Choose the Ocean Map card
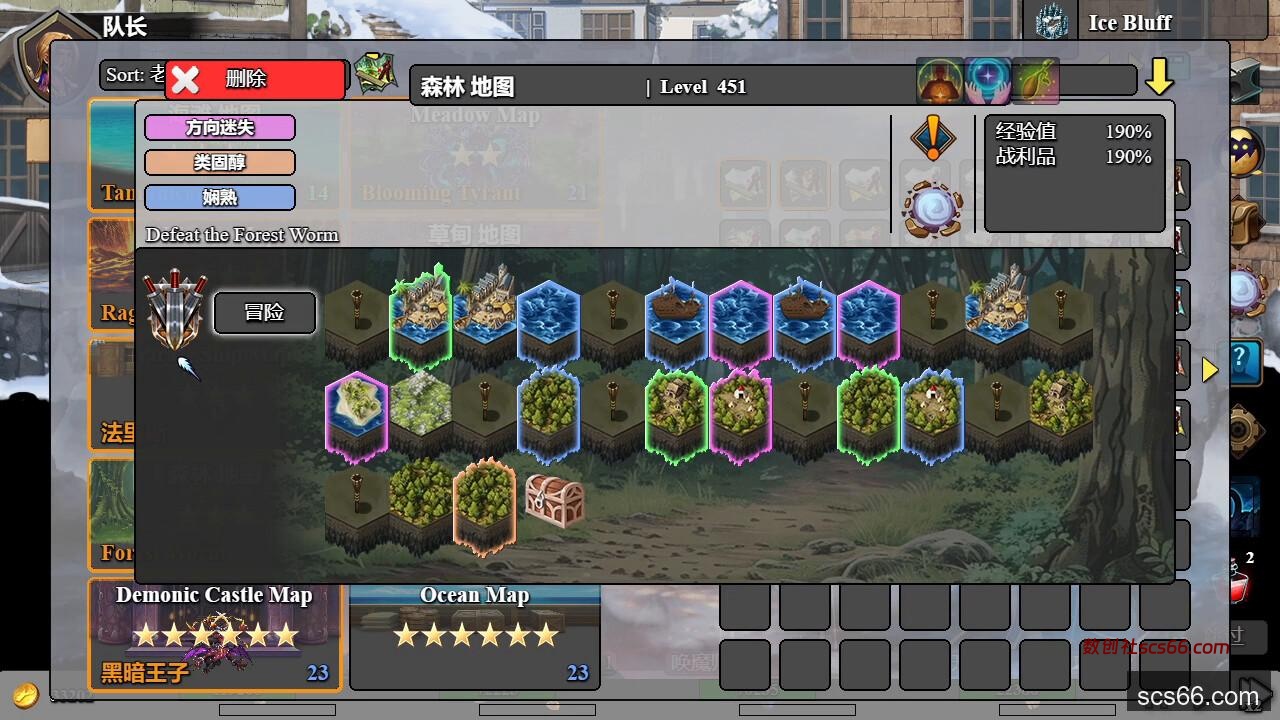 (475, 634)
